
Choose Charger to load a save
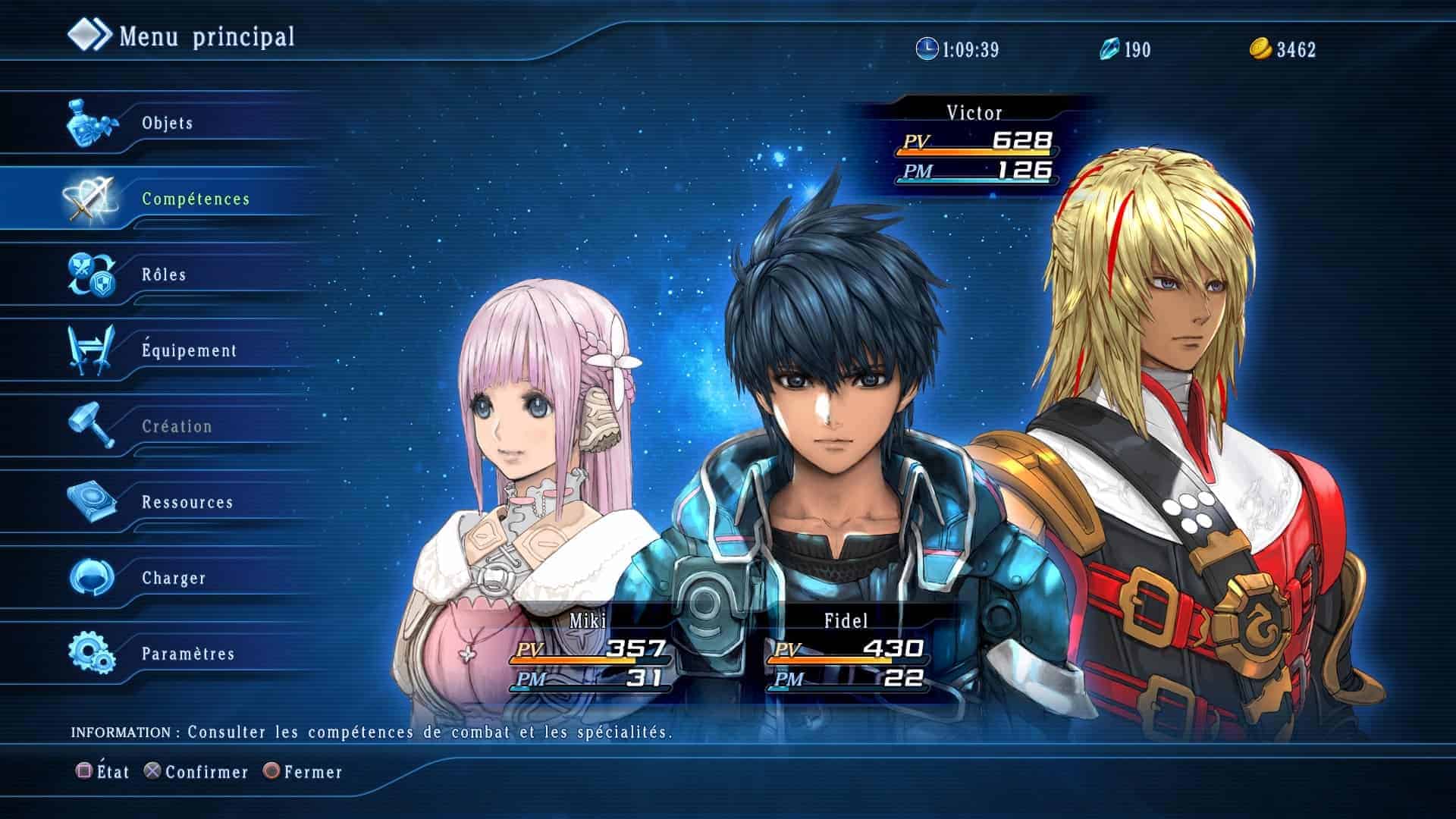pyautogui.click(x=174, y=578)
